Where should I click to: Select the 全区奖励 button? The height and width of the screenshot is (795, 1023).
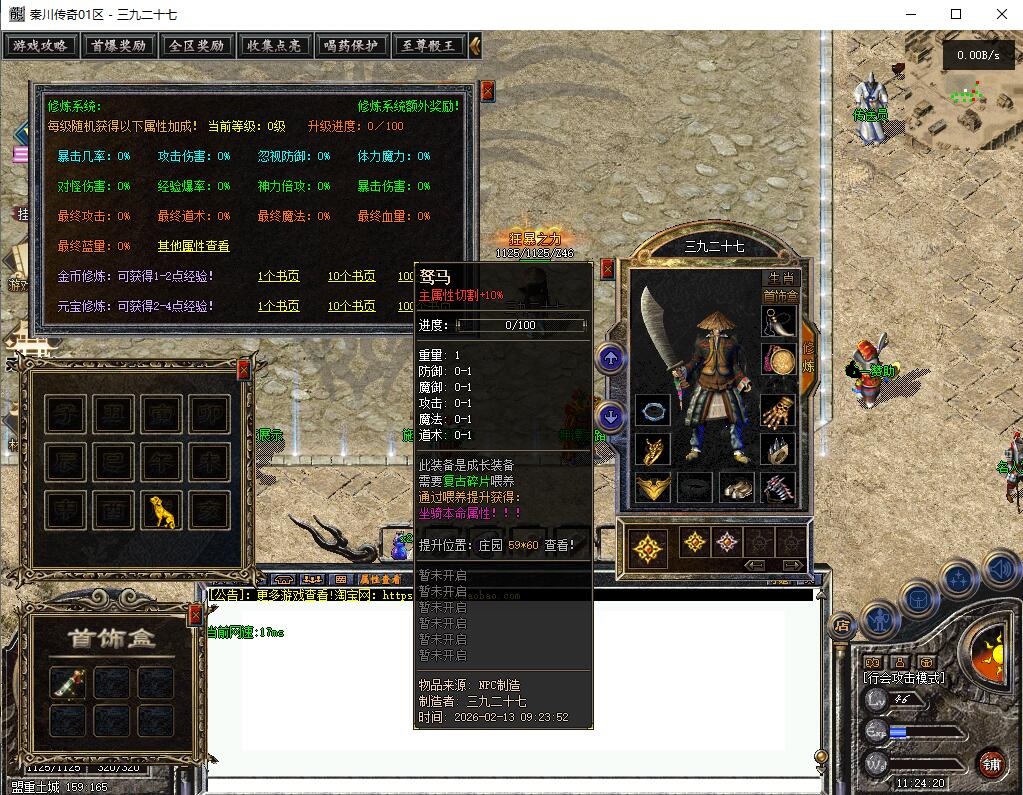pos(196,46)
